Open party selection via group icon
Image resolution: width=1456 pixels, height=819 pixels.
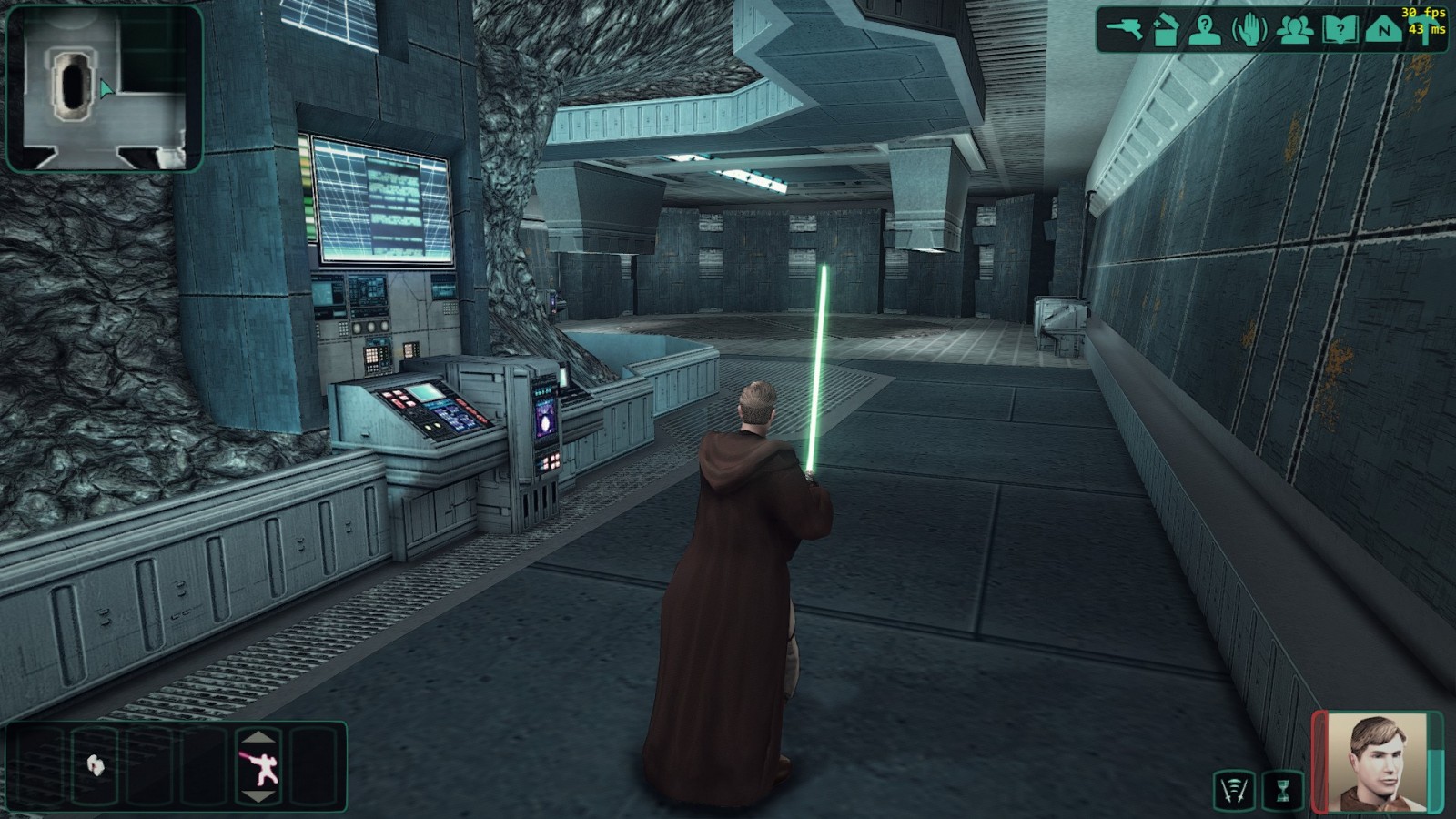(1294, 29)
